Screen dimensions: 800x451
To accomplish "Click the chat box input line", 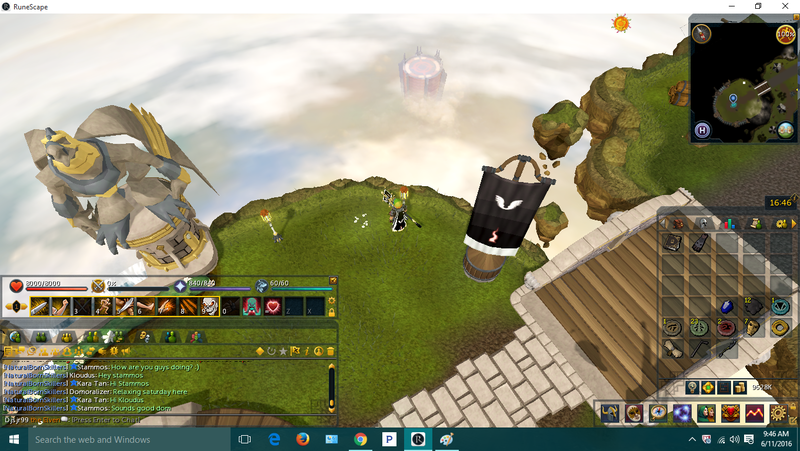I will (x=120, y=420).
